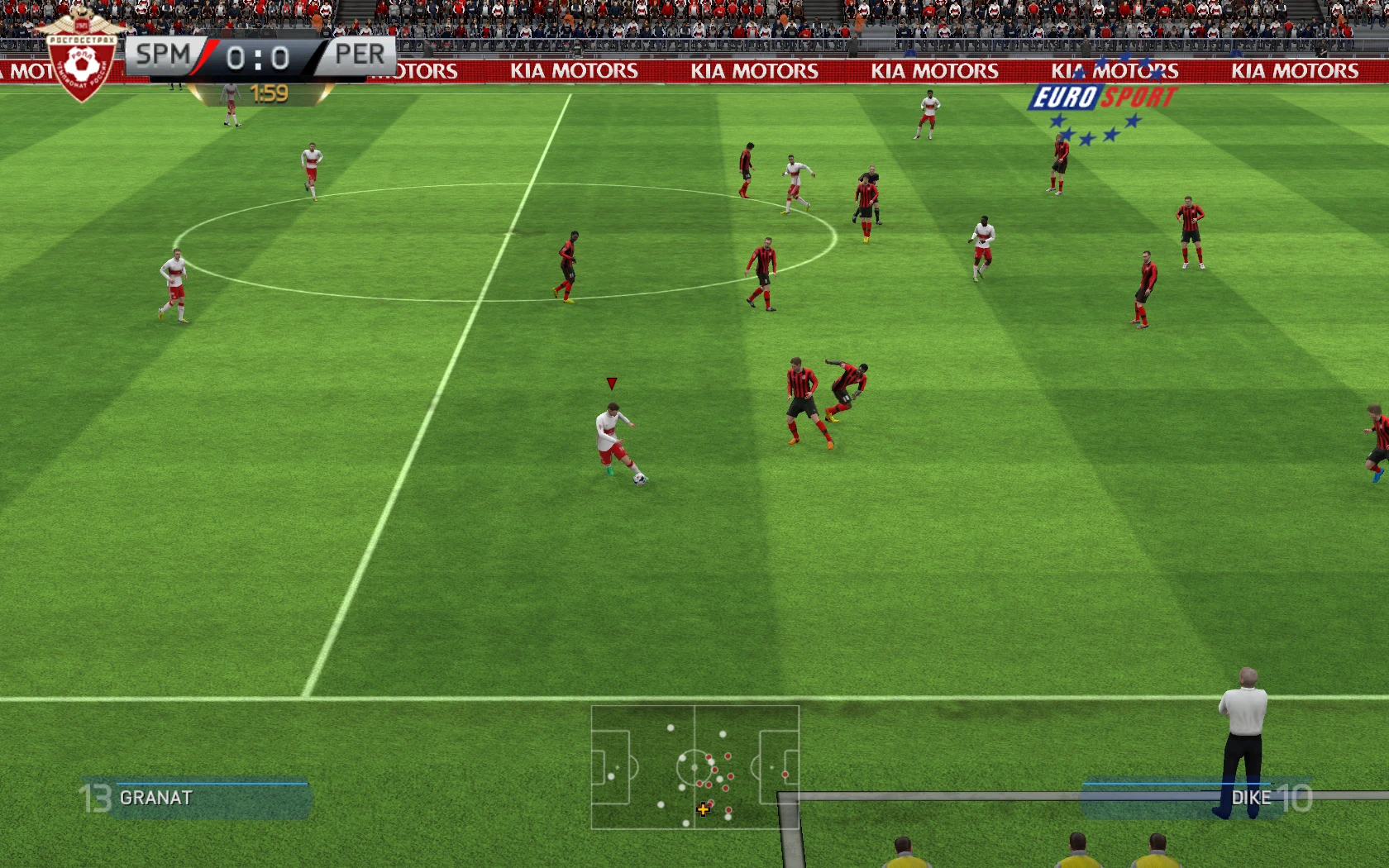Click the yellow crosshair marker on the radar
1389x868 pixels.
pos(703,809)
